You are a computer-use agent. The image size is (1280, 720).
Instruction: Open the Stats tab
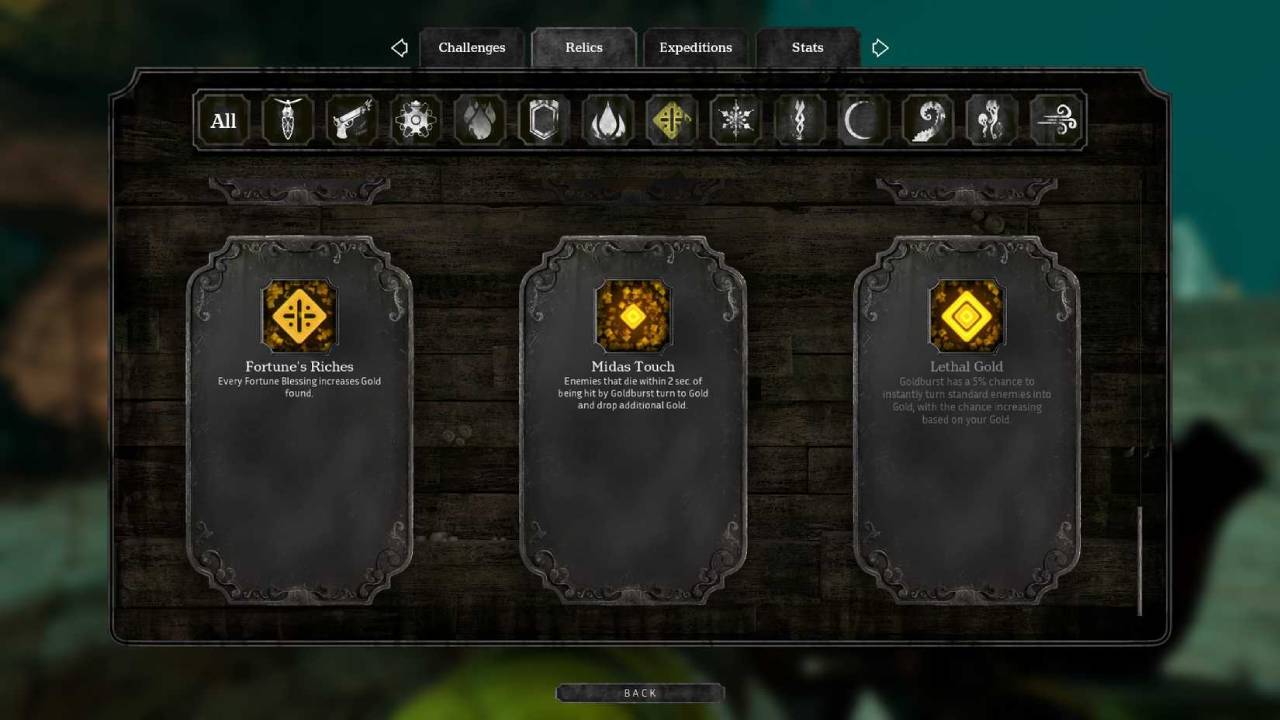(807, 47)
